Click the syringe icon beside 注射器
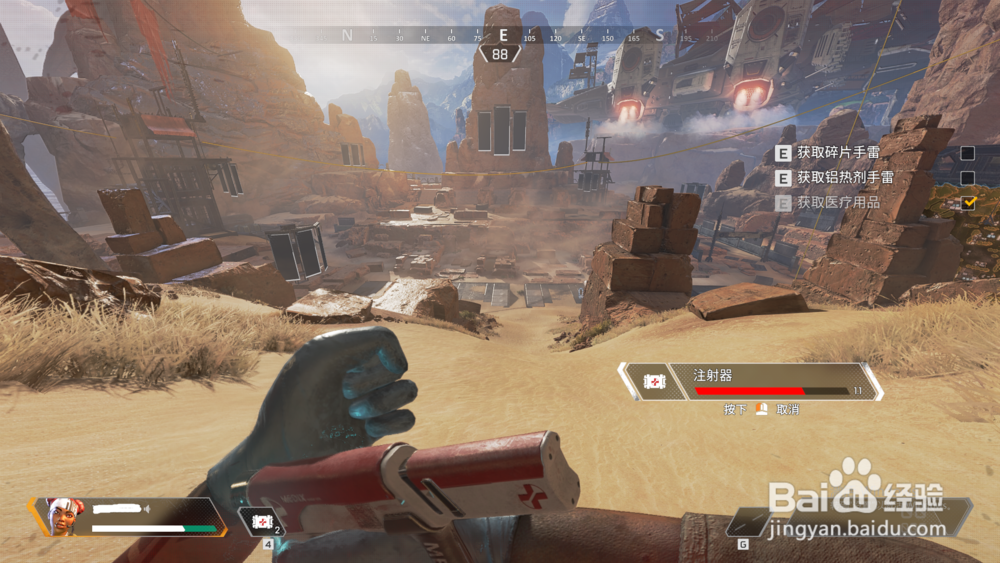 [x=653, y=382]
